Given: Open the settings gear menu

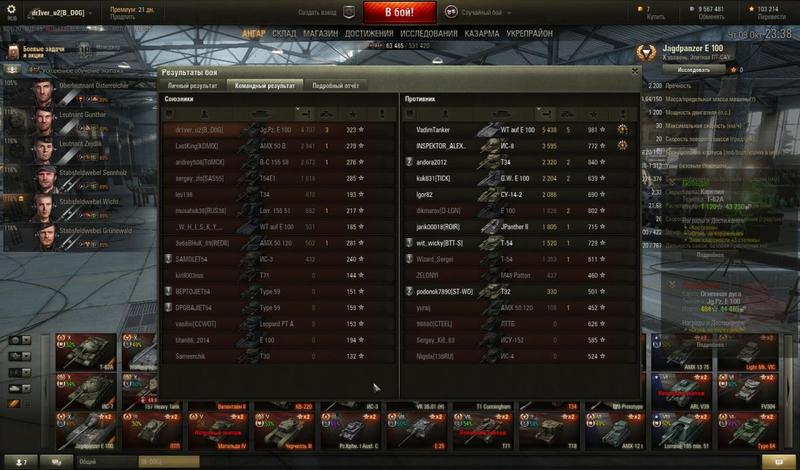Looking at the screenshot, I should (11, 12).
